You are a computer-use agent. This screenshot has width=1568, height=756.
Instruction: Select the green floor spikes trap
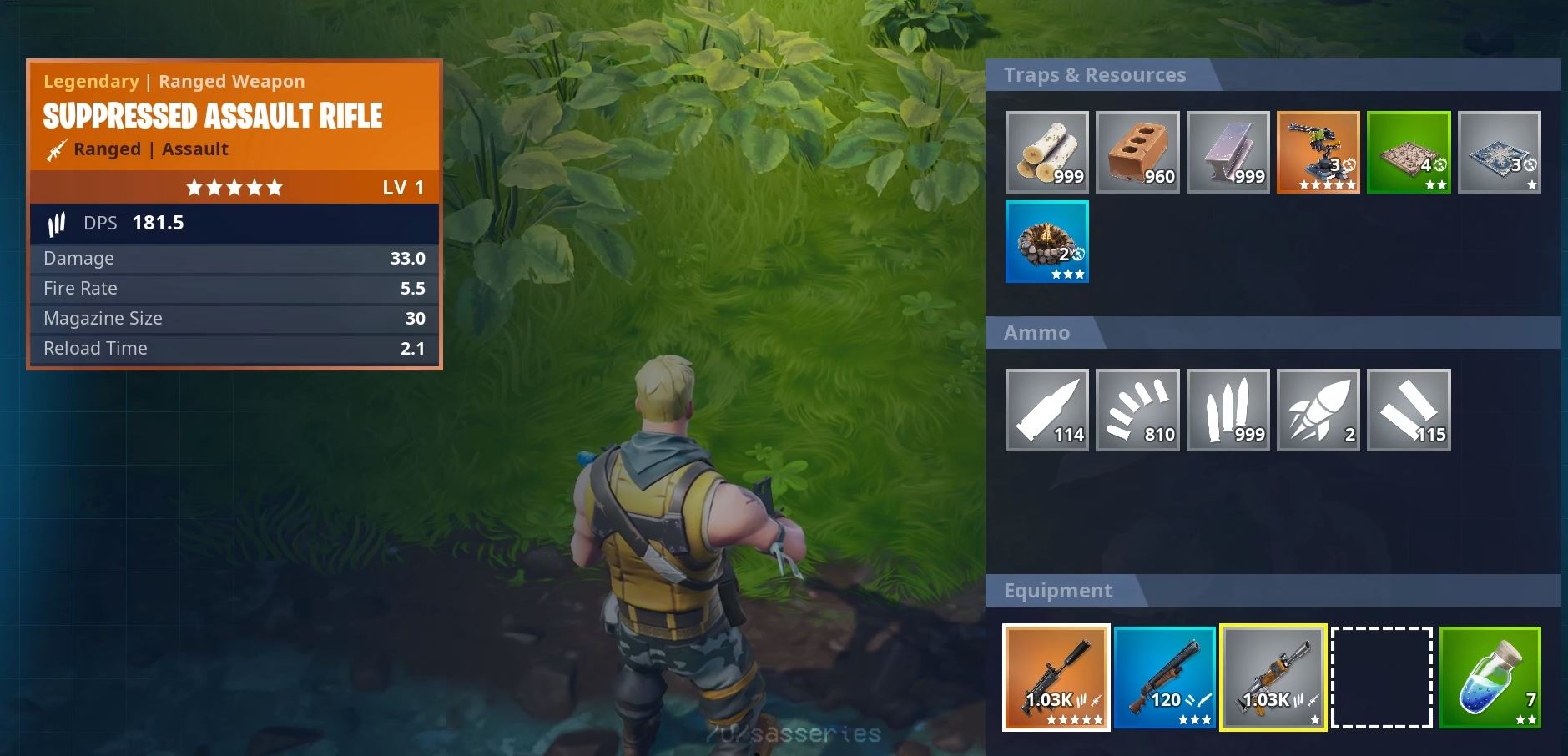pos(1410,152)
